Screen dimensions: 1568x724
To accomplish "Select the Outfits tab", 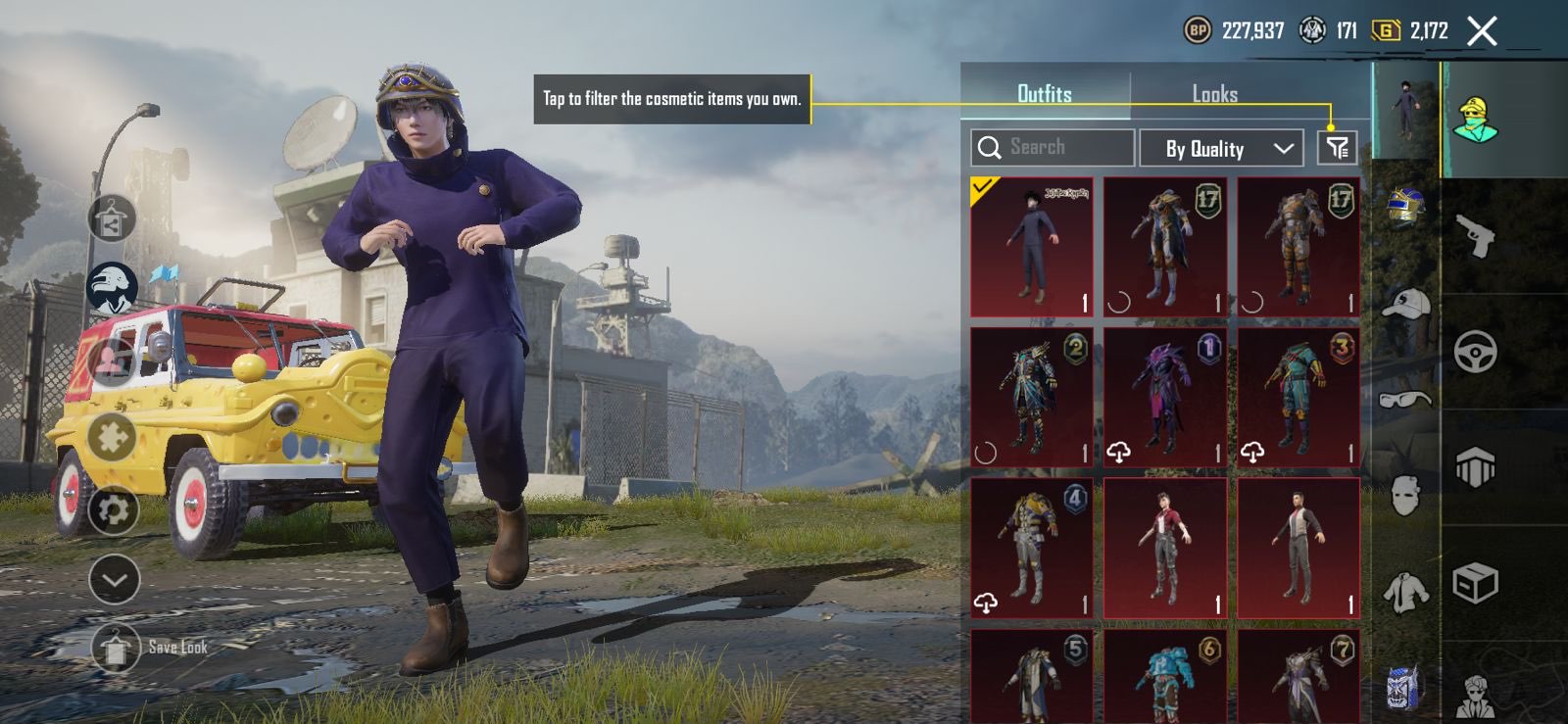I will [x=1044, y=94].
